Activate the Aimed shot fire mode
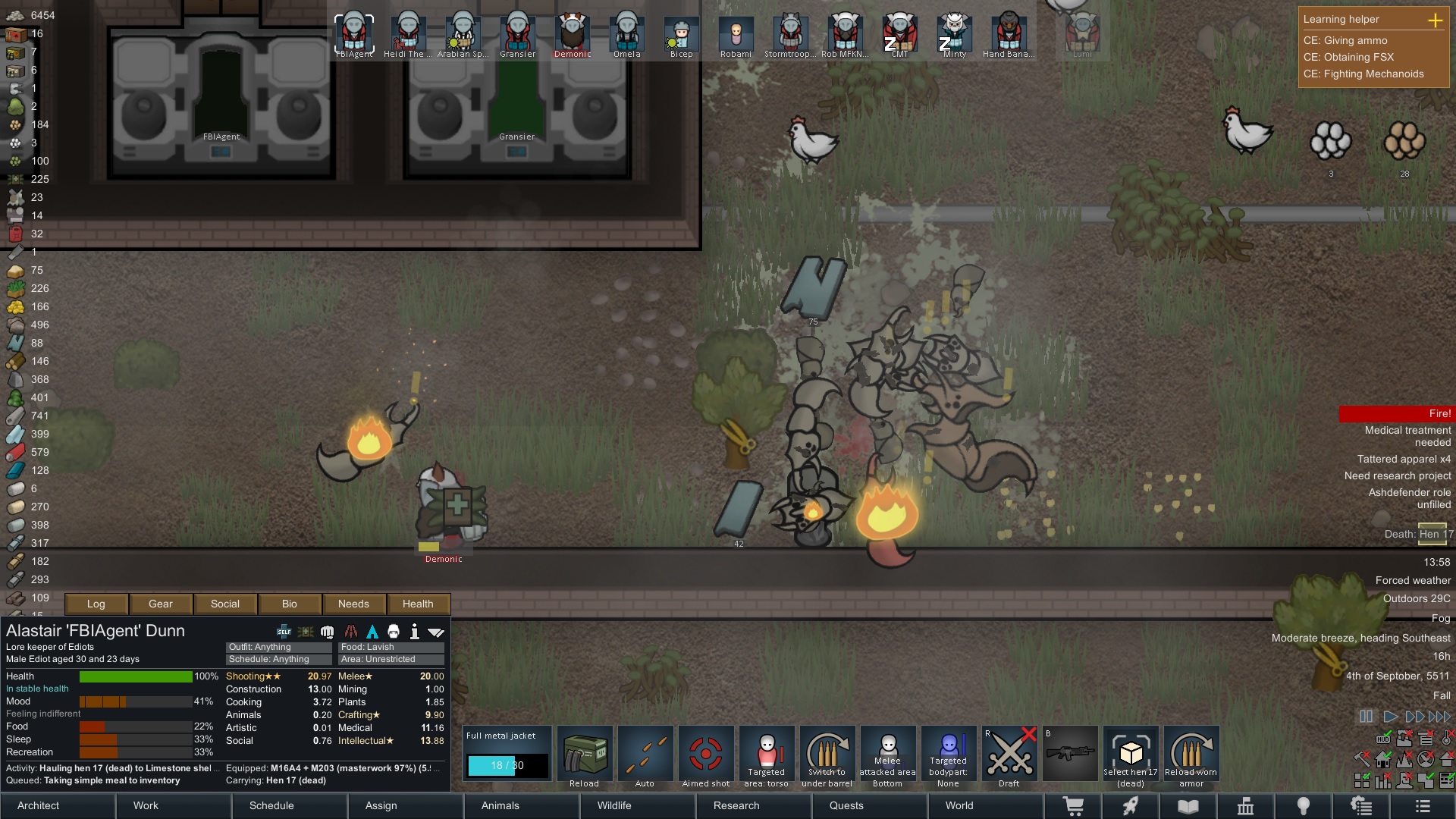1456x819 pixels. (706, 757)
